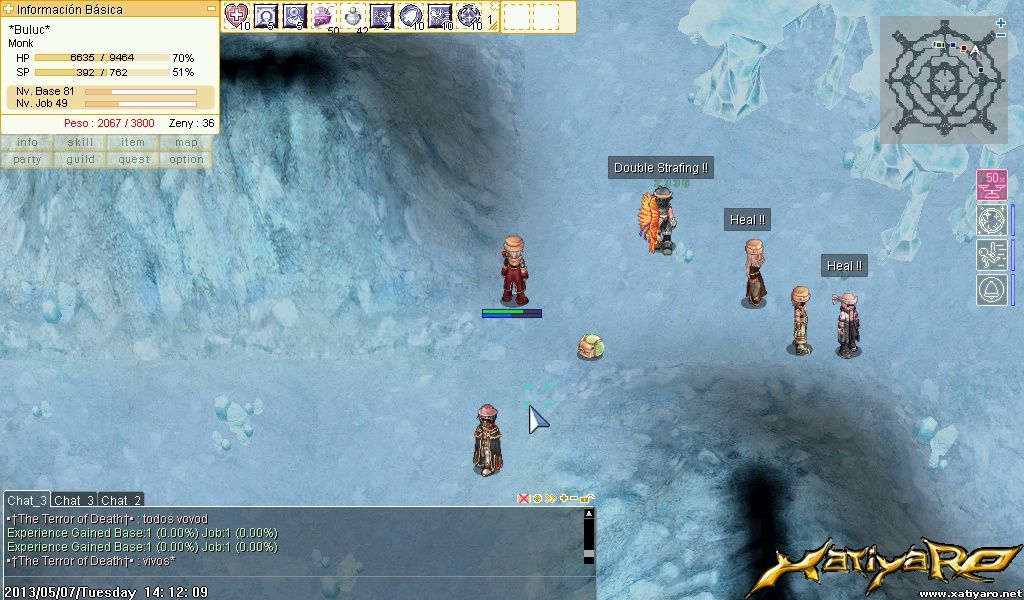Open the info menu button
Image resolution: width=1024 pixels, height=600 pixels.
point(27,142)
